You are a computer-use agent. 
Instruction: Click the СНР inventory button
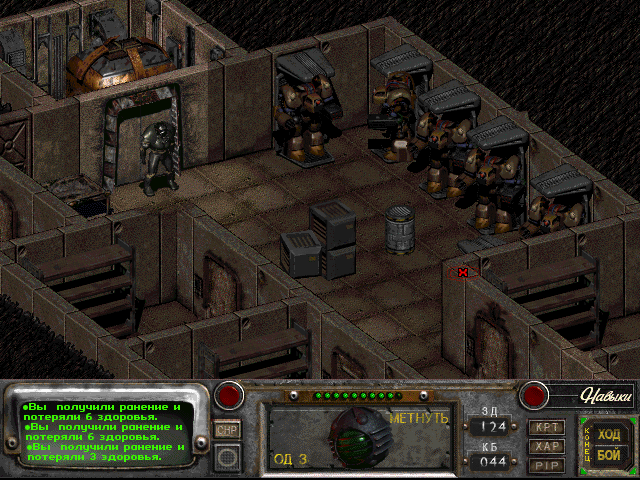226,429
